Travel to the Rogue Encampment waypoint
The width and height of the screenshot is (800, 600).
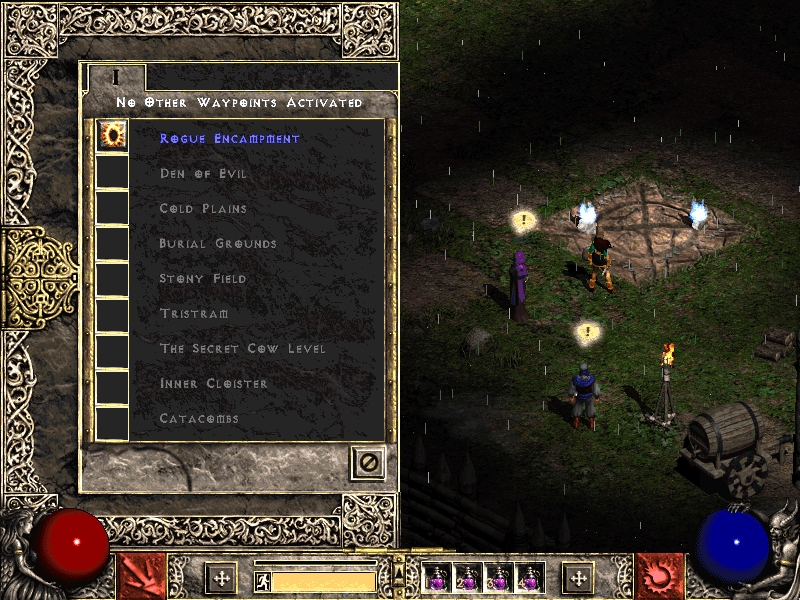pos(230,139)
